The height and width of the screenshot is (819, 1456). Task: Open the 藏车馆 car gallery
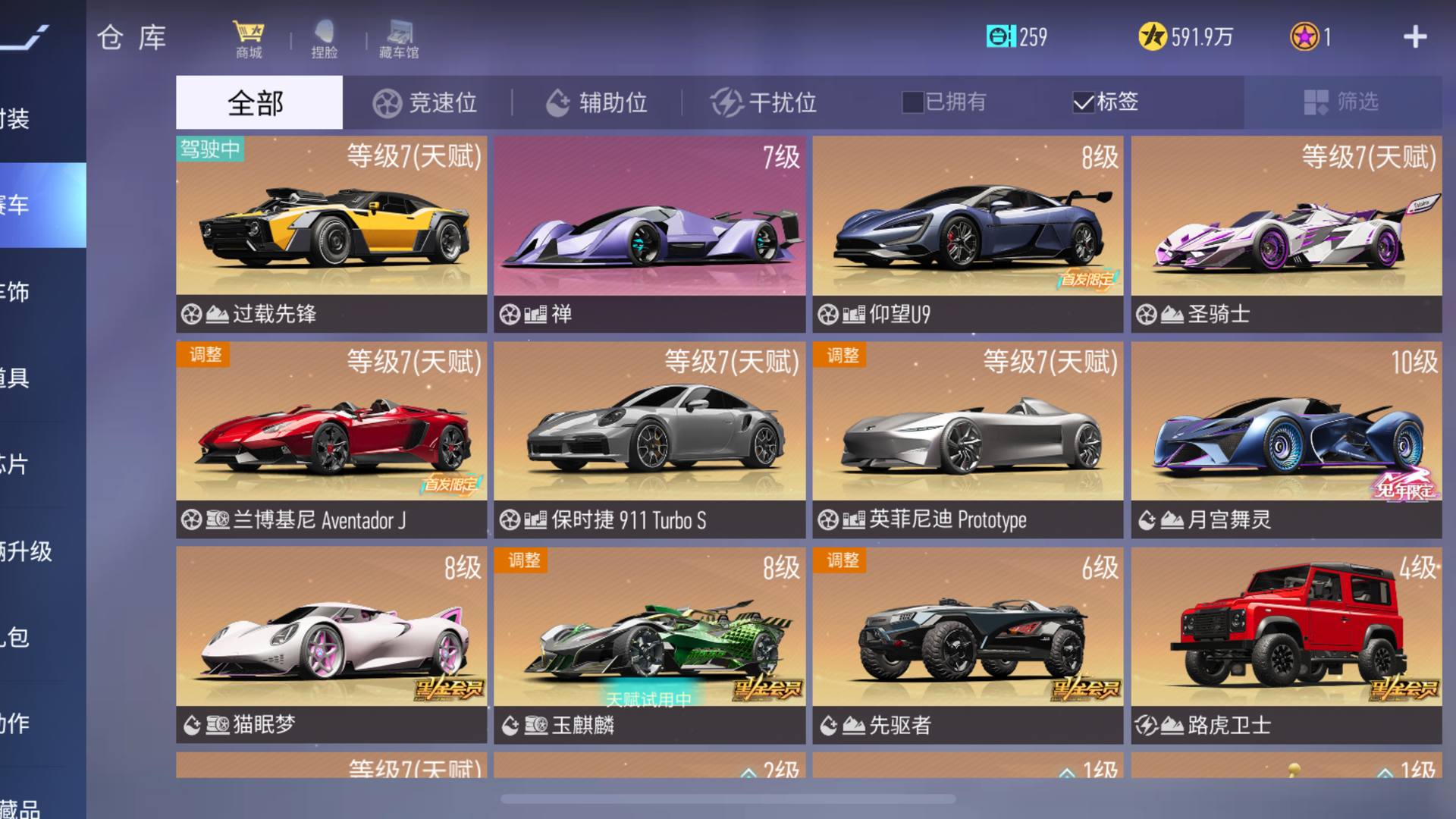pos(399,39)
